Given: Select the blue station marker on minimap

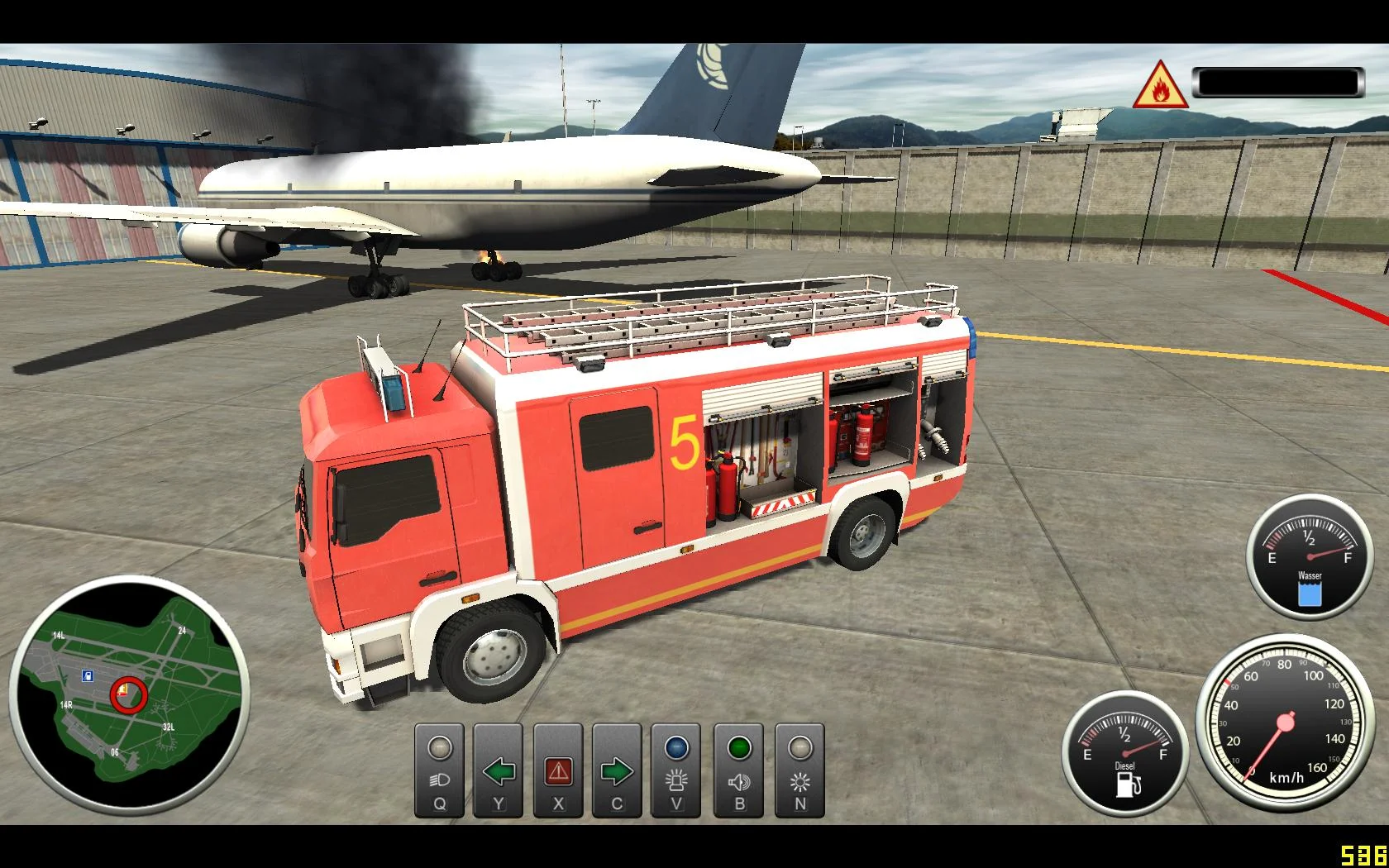Looking at the screenshot, I should [88, 676].
